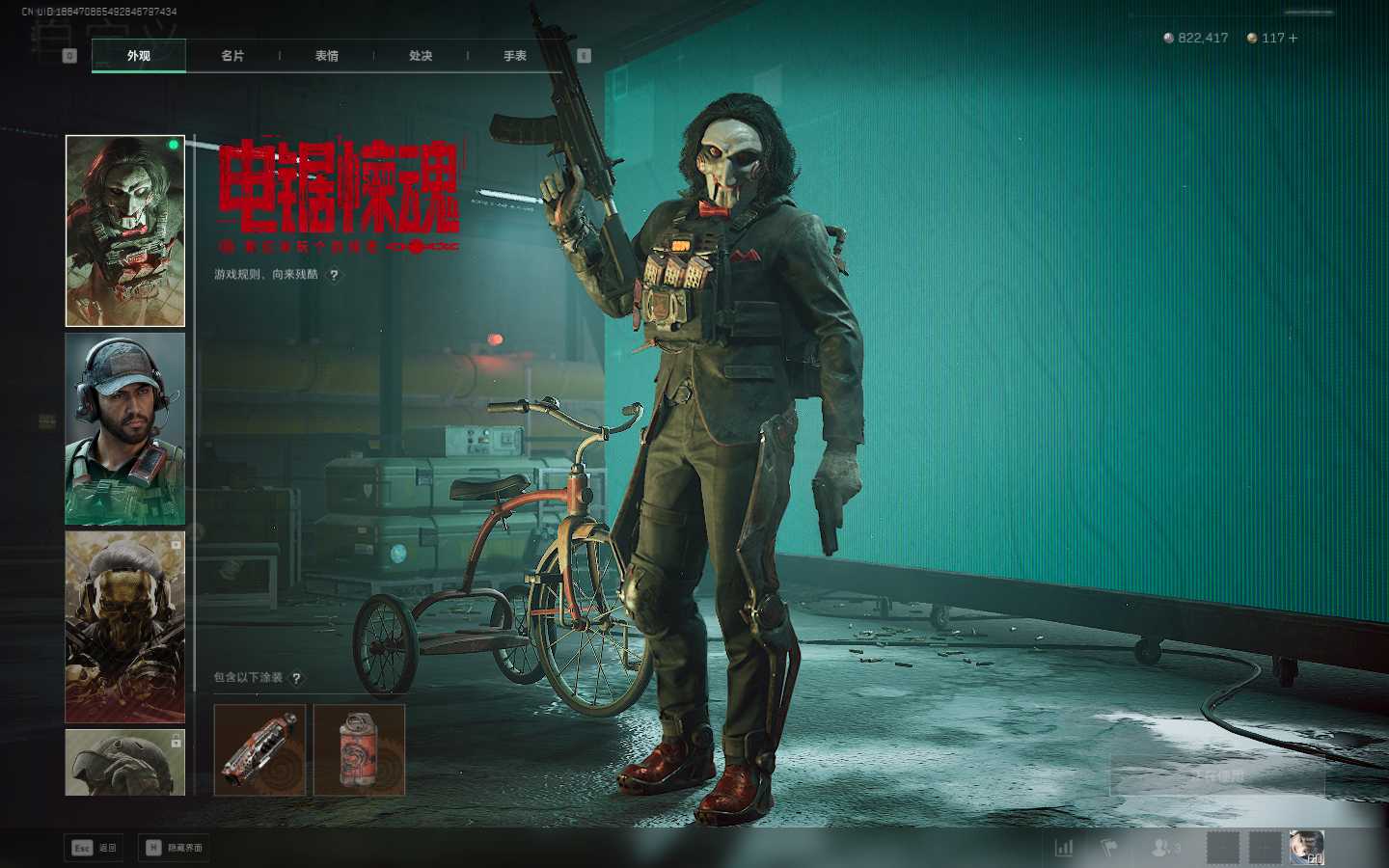Image resolution: width=1389 pixels, height=868 pixels.
Task: Click the red weapon skin item tile
Action: (x=259, y=749)
